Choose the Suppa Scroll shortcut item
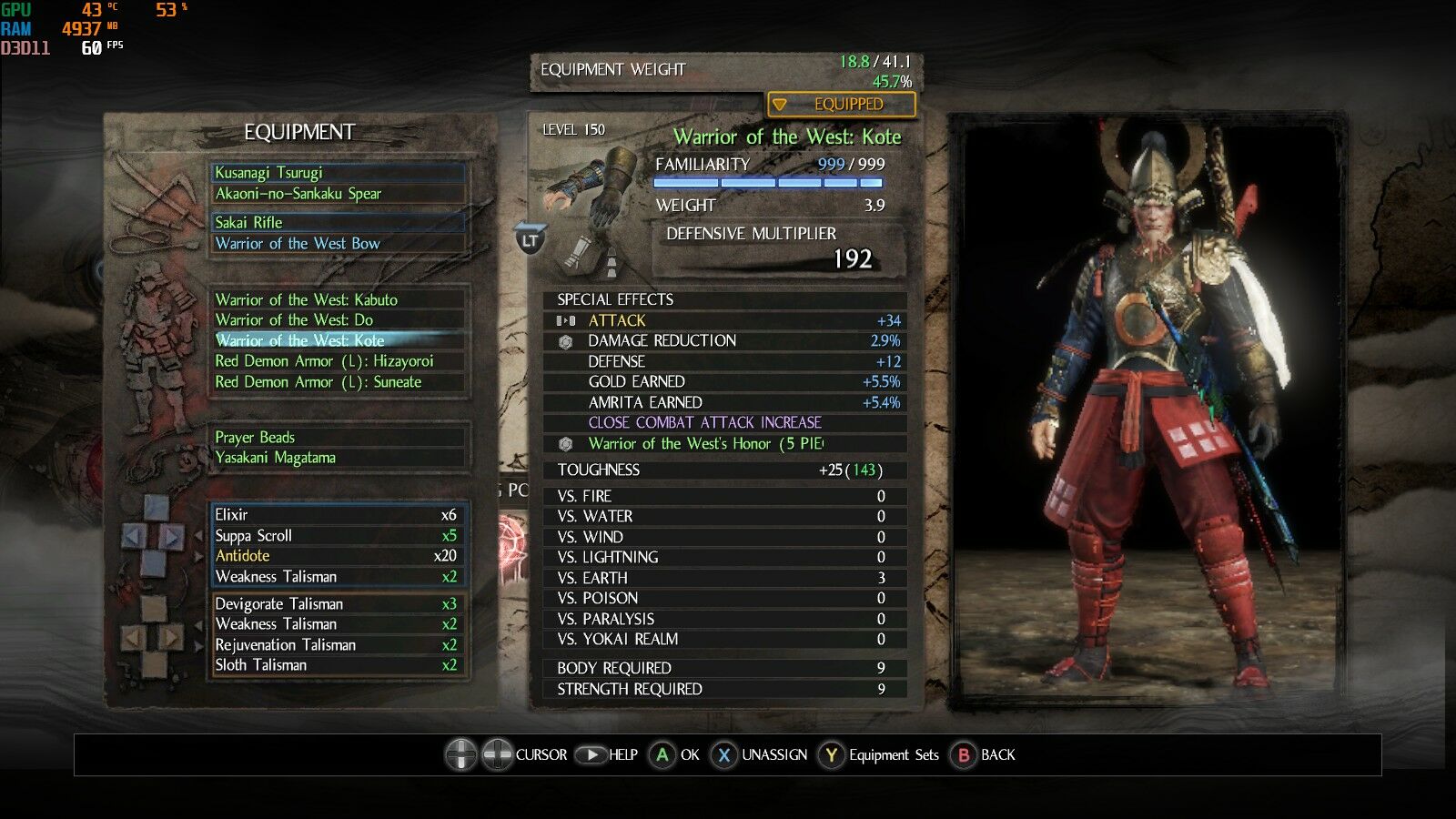 tap(337, 536)
